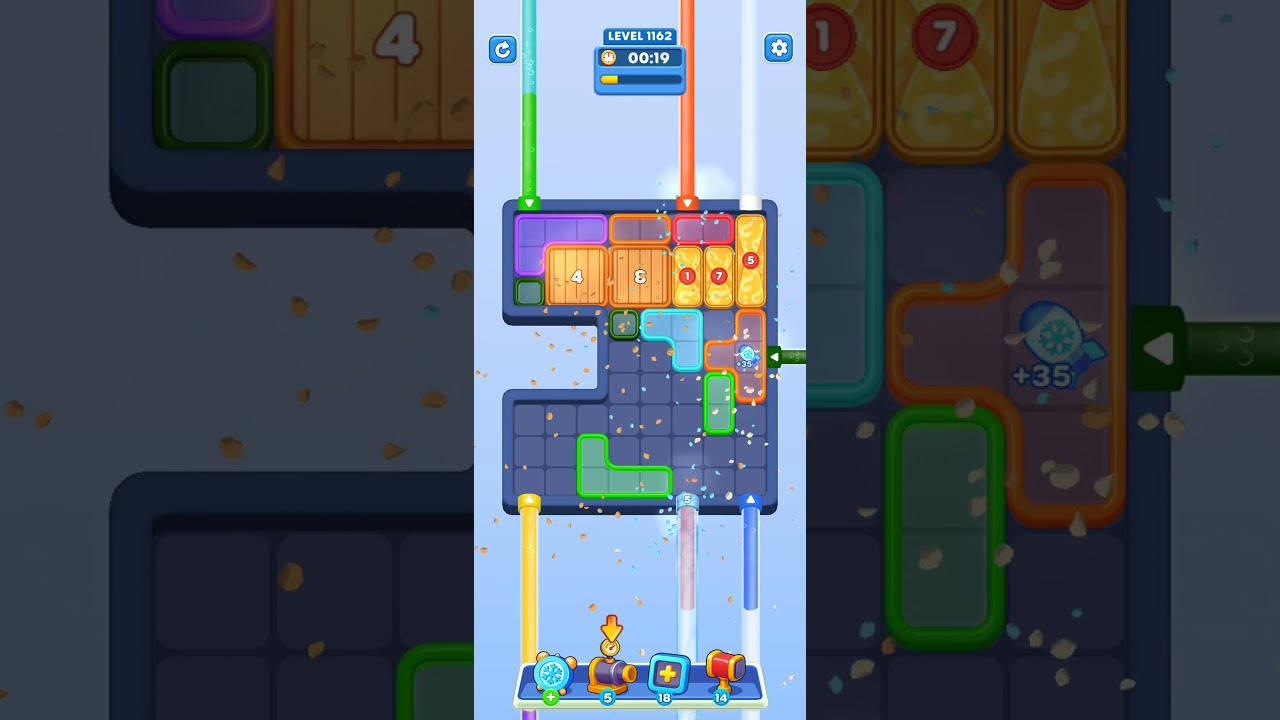
Task: Tap the pink pipe labeled 5 below grid
Action: point(686,550)
